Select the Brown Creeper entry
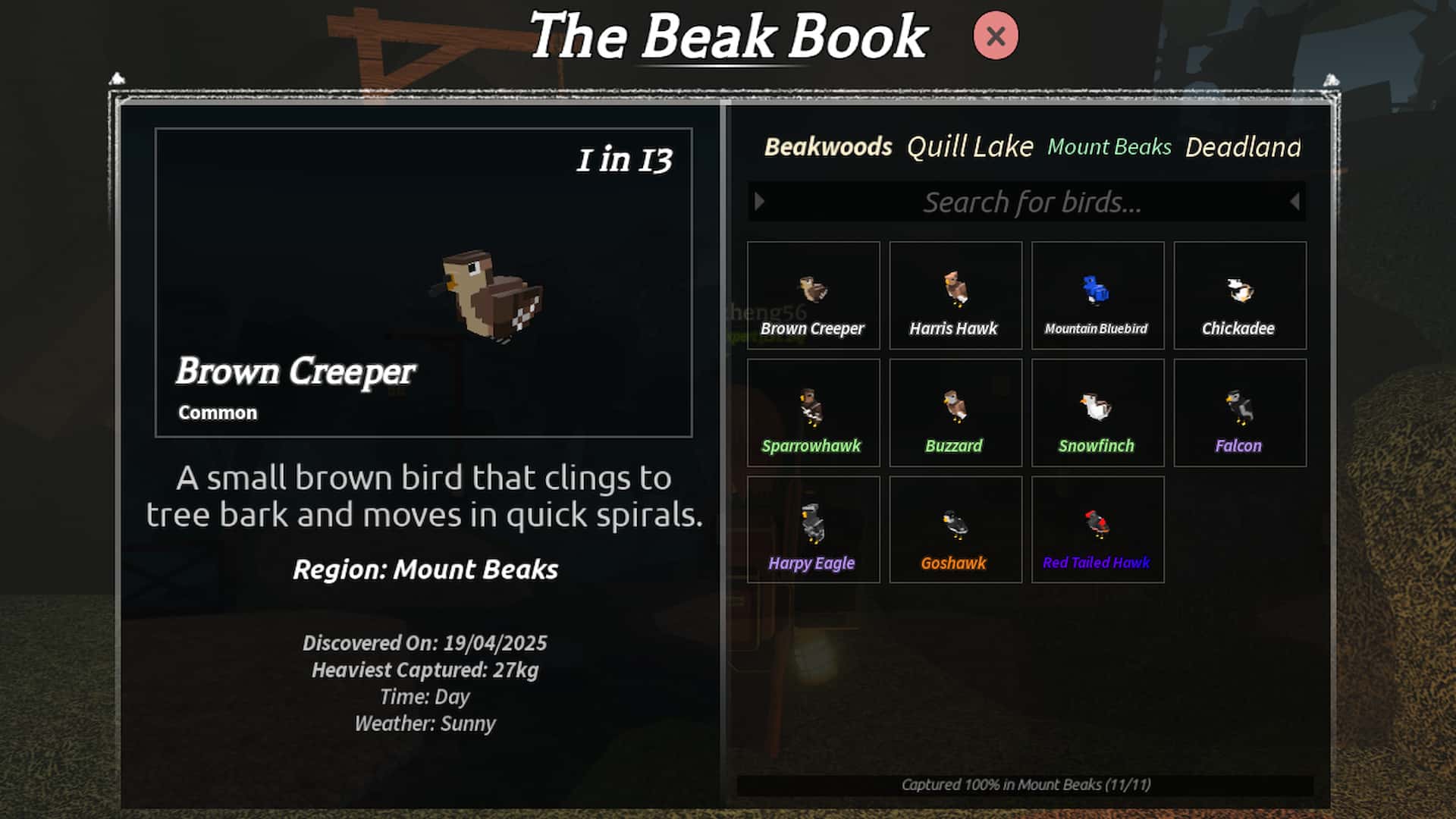 [813, 296]
